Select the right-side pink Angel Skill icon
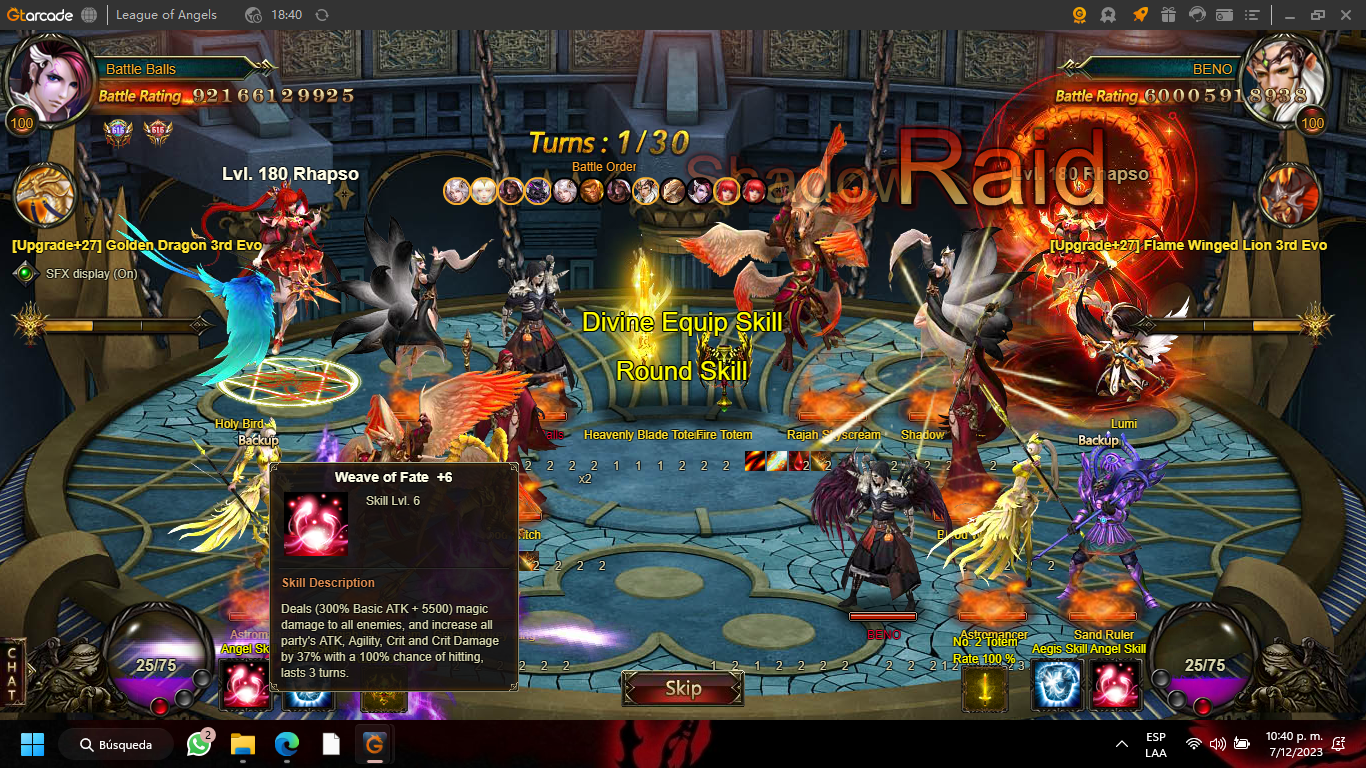Screen dimensions: 1366x768 click(1115, 686)
